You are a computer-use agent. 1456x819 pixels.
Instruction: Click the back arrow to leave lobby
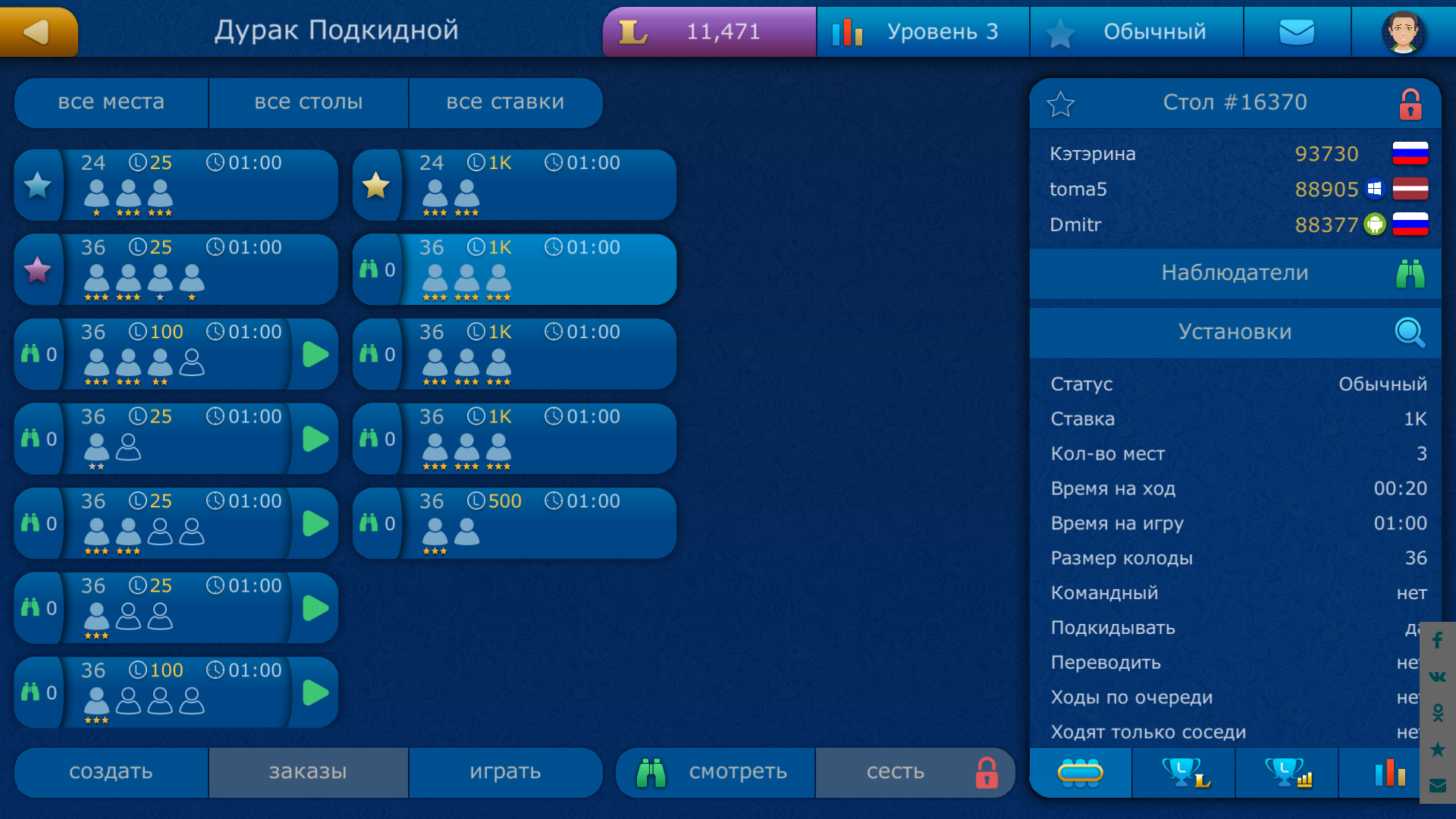coord(38,31)
